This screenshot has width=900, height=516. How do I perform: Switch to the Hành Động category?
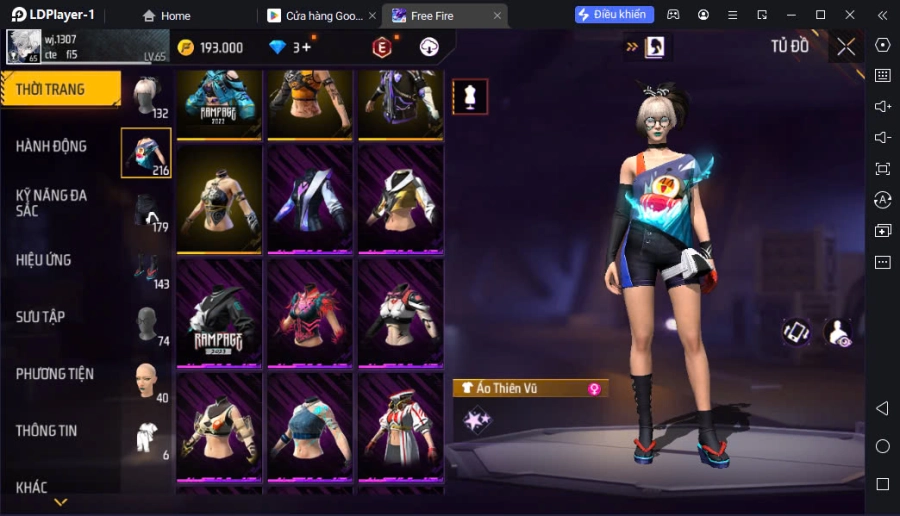pos(52,146)
